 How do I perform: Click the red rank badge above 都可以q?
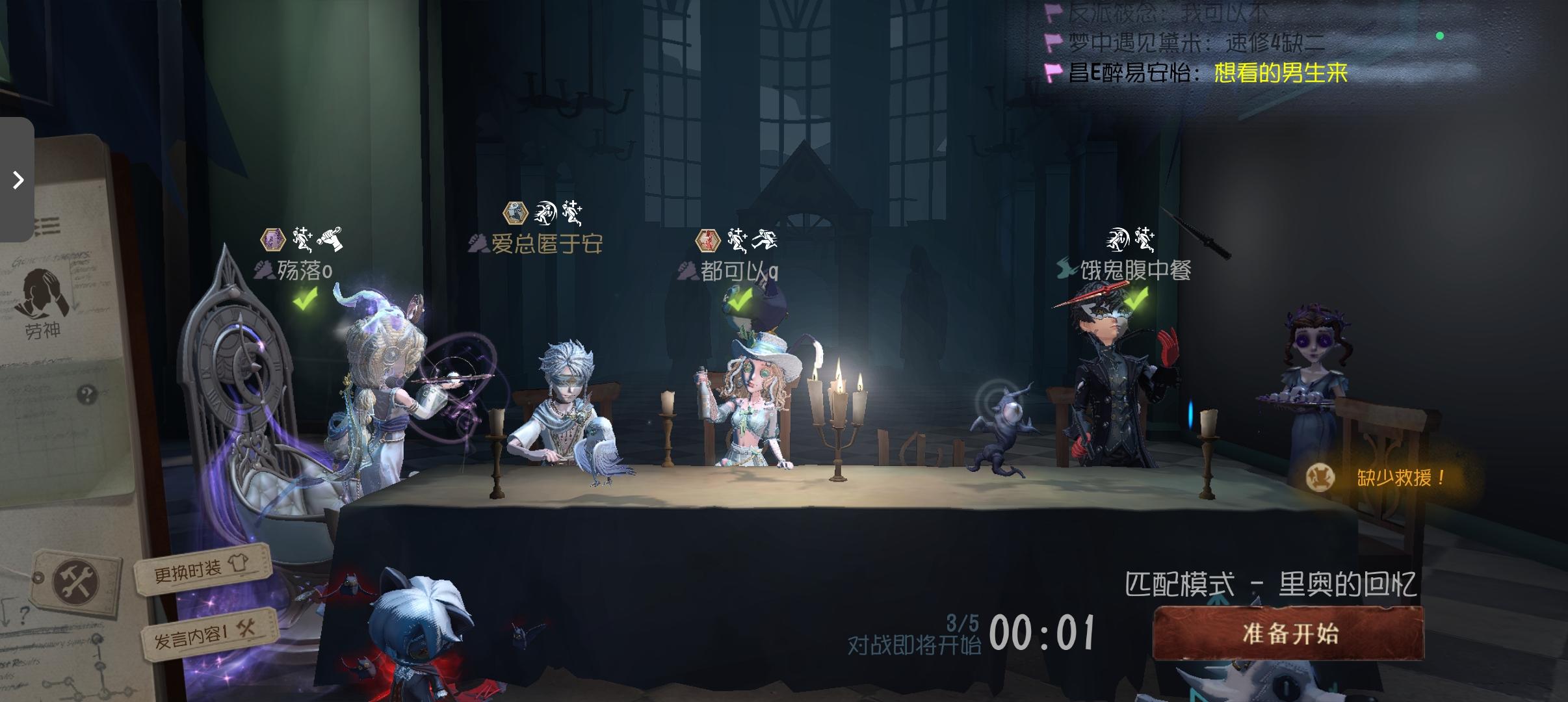tap(709, 240)
